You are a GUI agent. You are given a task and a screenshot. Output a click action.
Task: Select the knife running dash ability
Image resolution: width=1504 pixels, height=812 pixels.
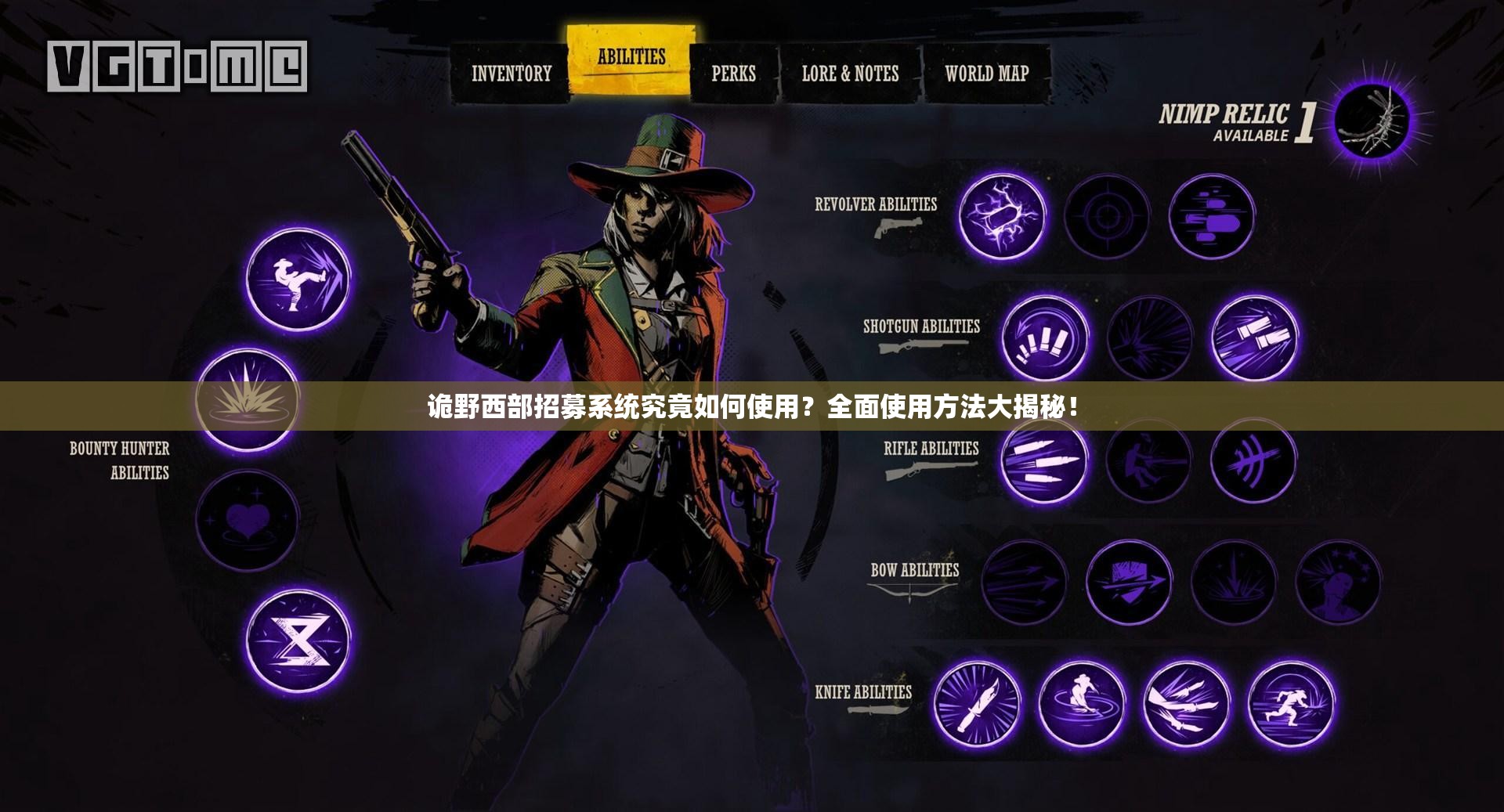pyautogui.click(x=1291, y=702)
